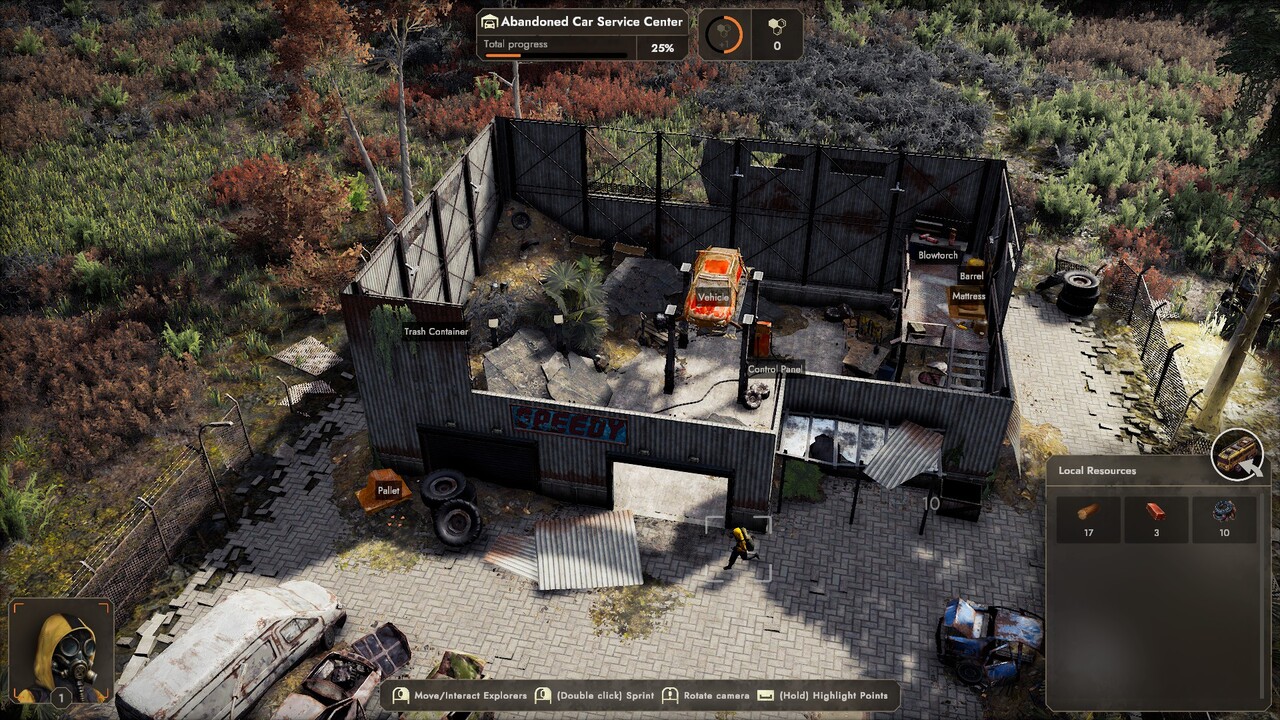
Task: Interact with the Trash Container label
Action: tap(435, 332)
